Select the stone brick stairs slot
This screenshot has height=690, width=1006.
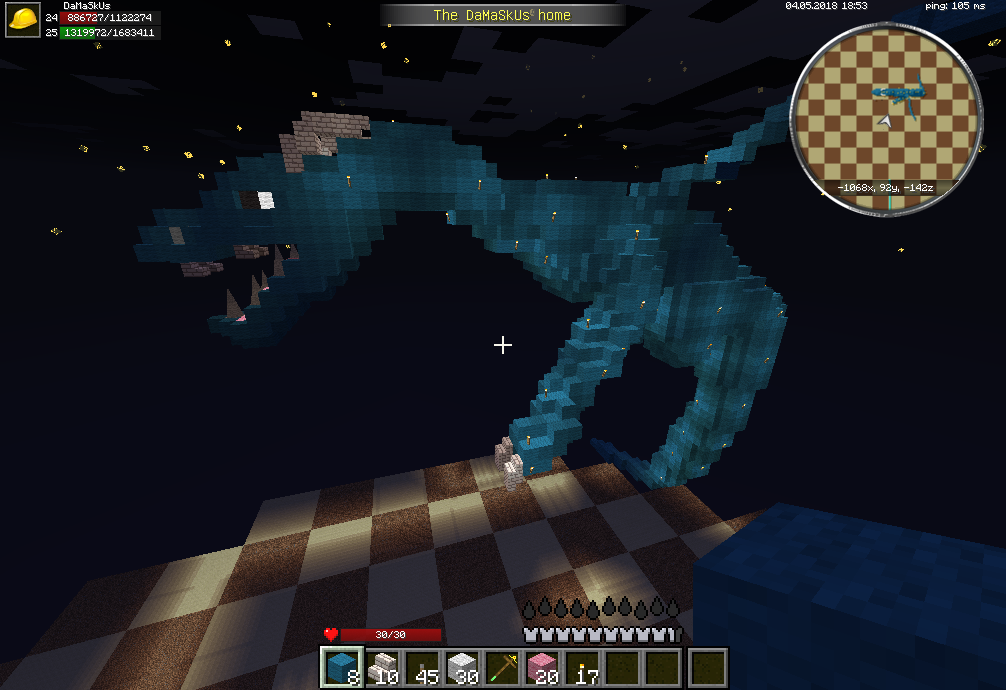(x=382, y=667)
